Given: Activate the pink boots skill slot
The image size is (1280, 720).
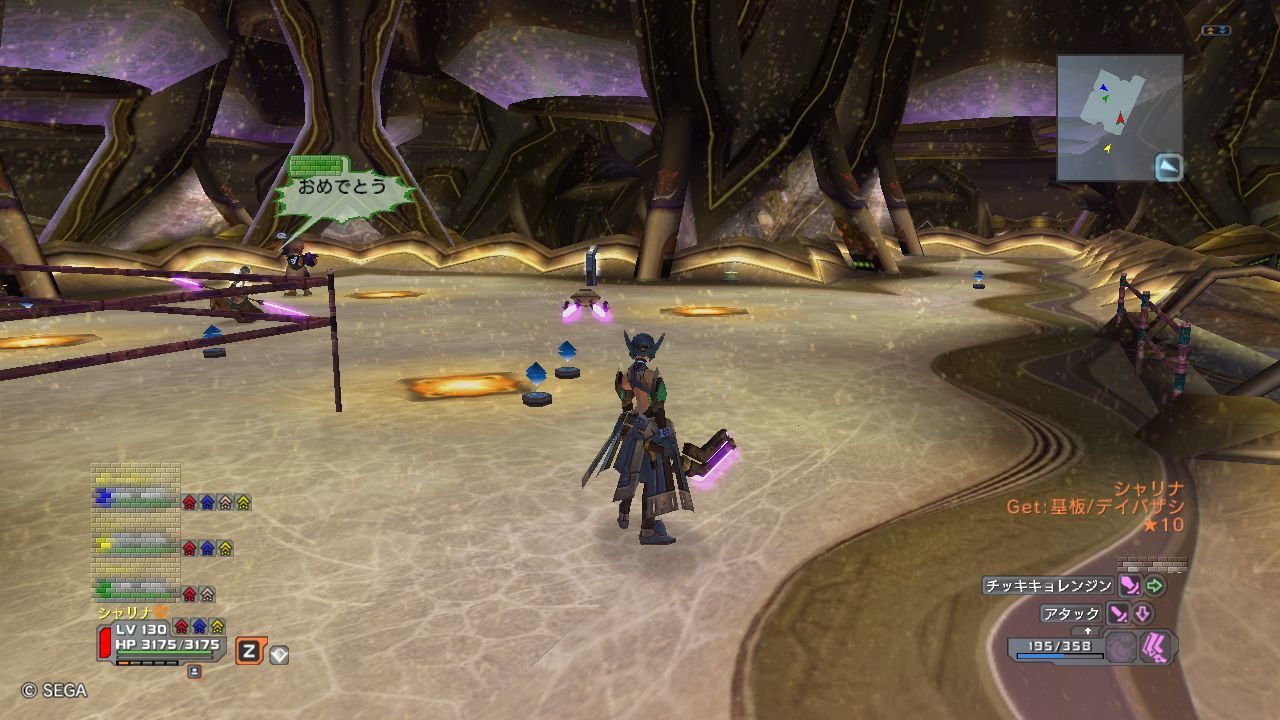Looking at the screenshot, I should click(x=1157, y=647).
